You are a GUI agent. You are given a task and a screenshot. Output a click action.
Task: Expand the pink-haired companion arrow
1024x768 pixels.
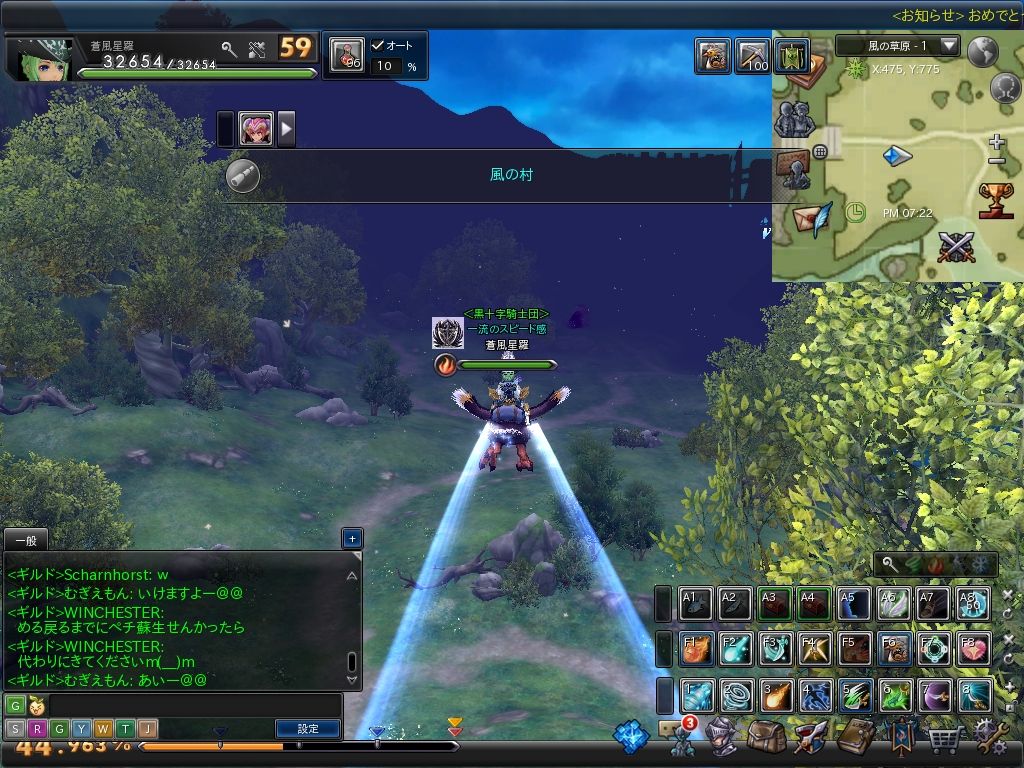(286, 129)
